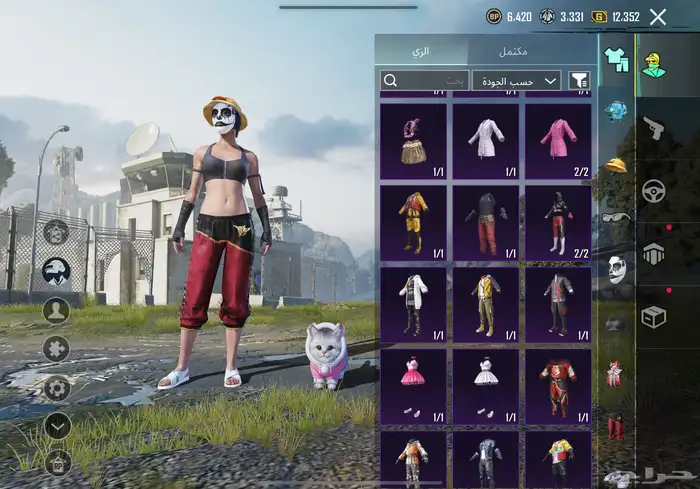Select the white coat outfit
Viewport: 700px width, 489px height.
(x=486, y=139)
